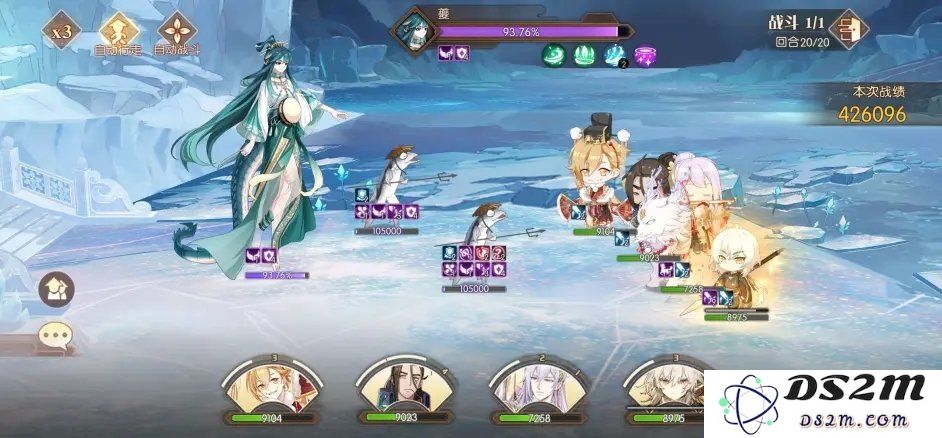Image resolution: width=942 pixels, height=438 pixels.
Task: Inspect the boss portrait at top center
Action: click(413, 31)
